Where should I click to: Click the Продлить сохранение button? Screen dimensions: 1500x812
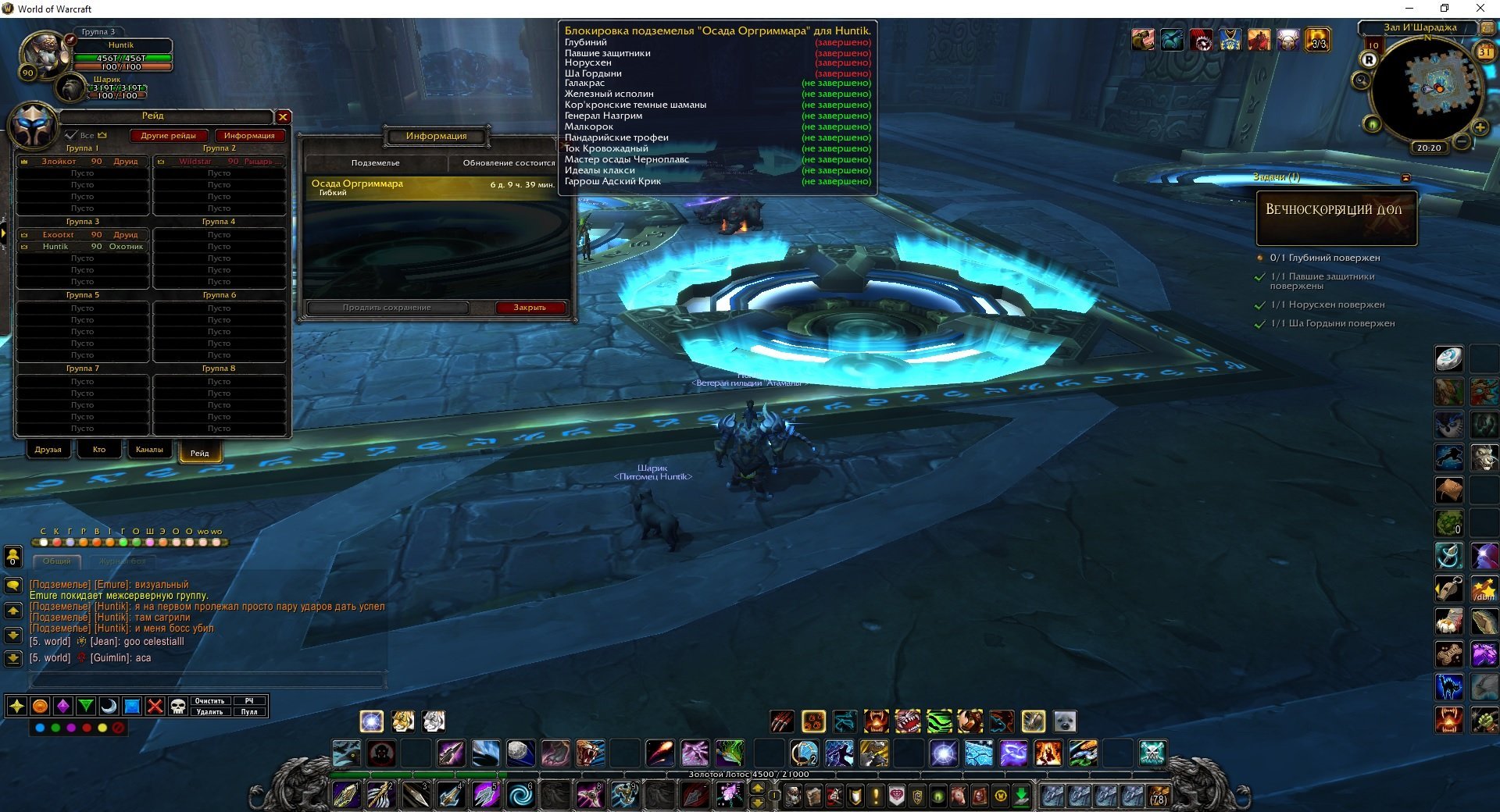coord(387,308)
